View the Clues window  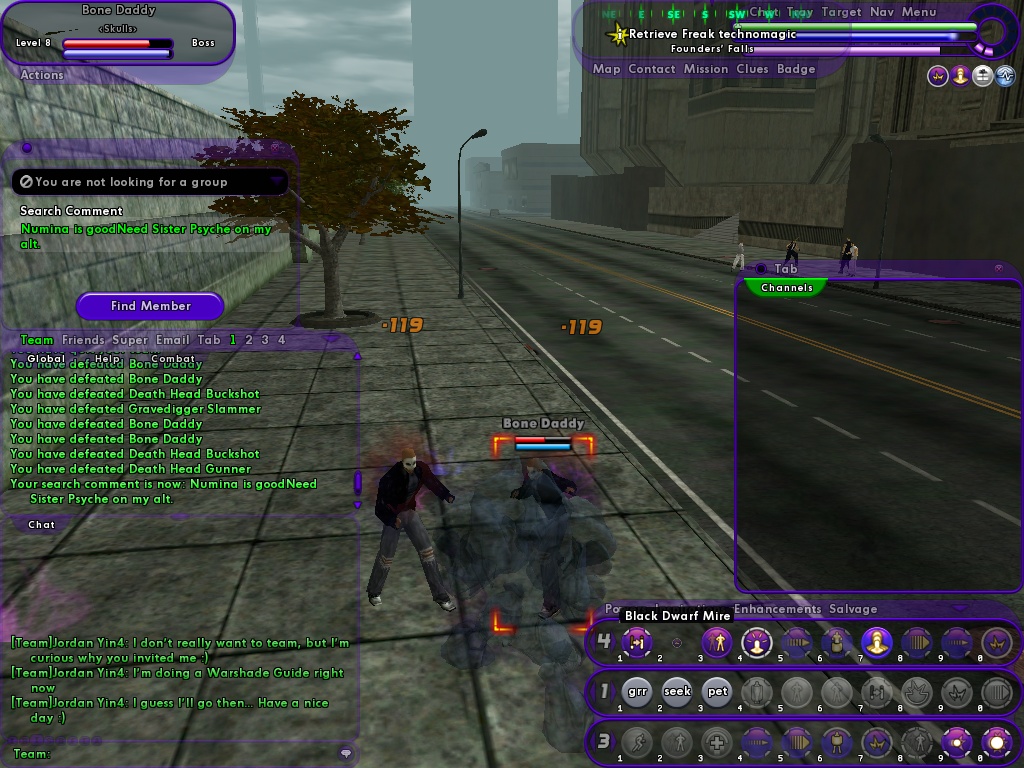coord(752,69)
